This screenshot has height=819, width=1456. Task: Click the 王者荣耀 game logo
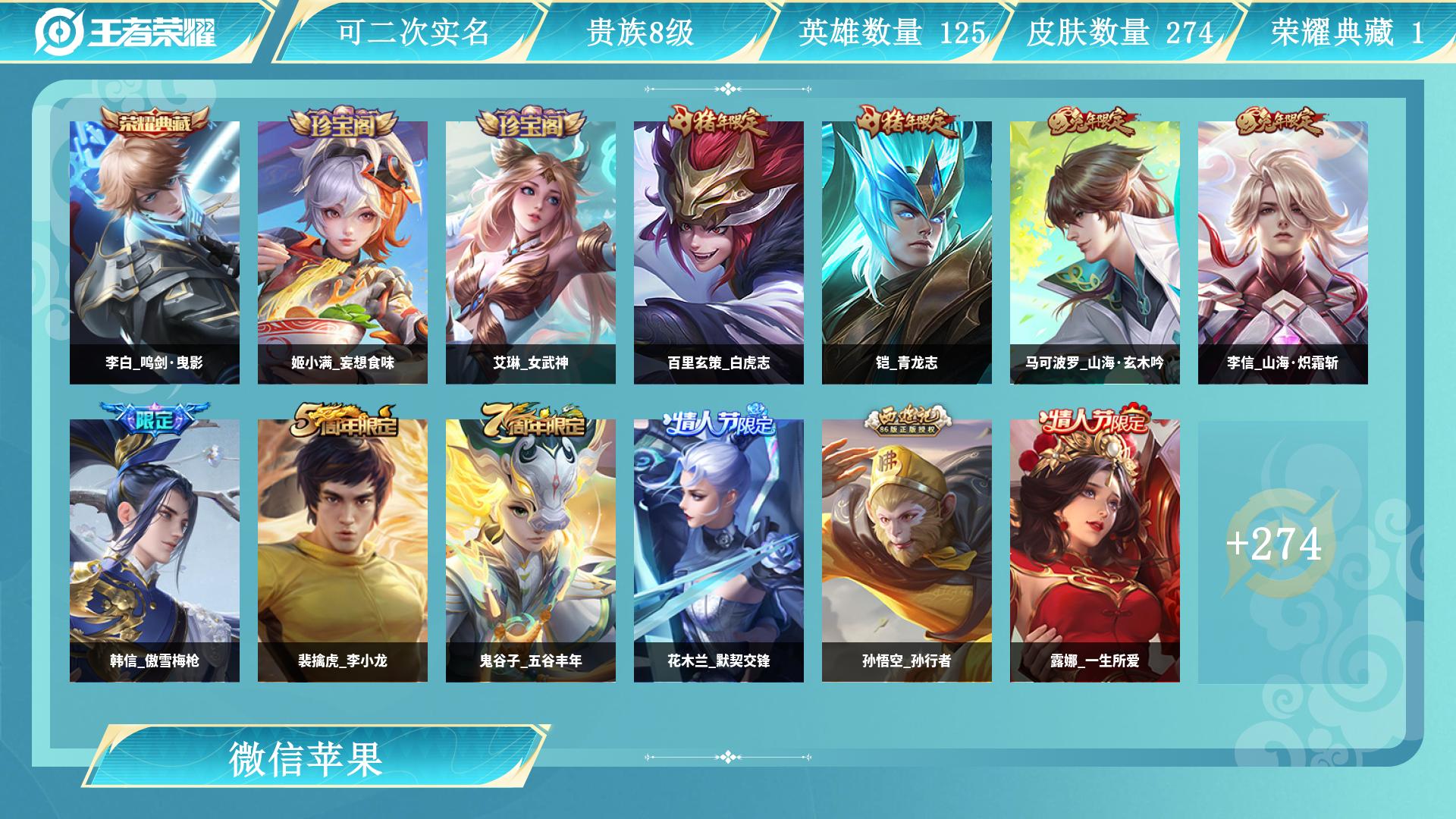click(129, 30)
